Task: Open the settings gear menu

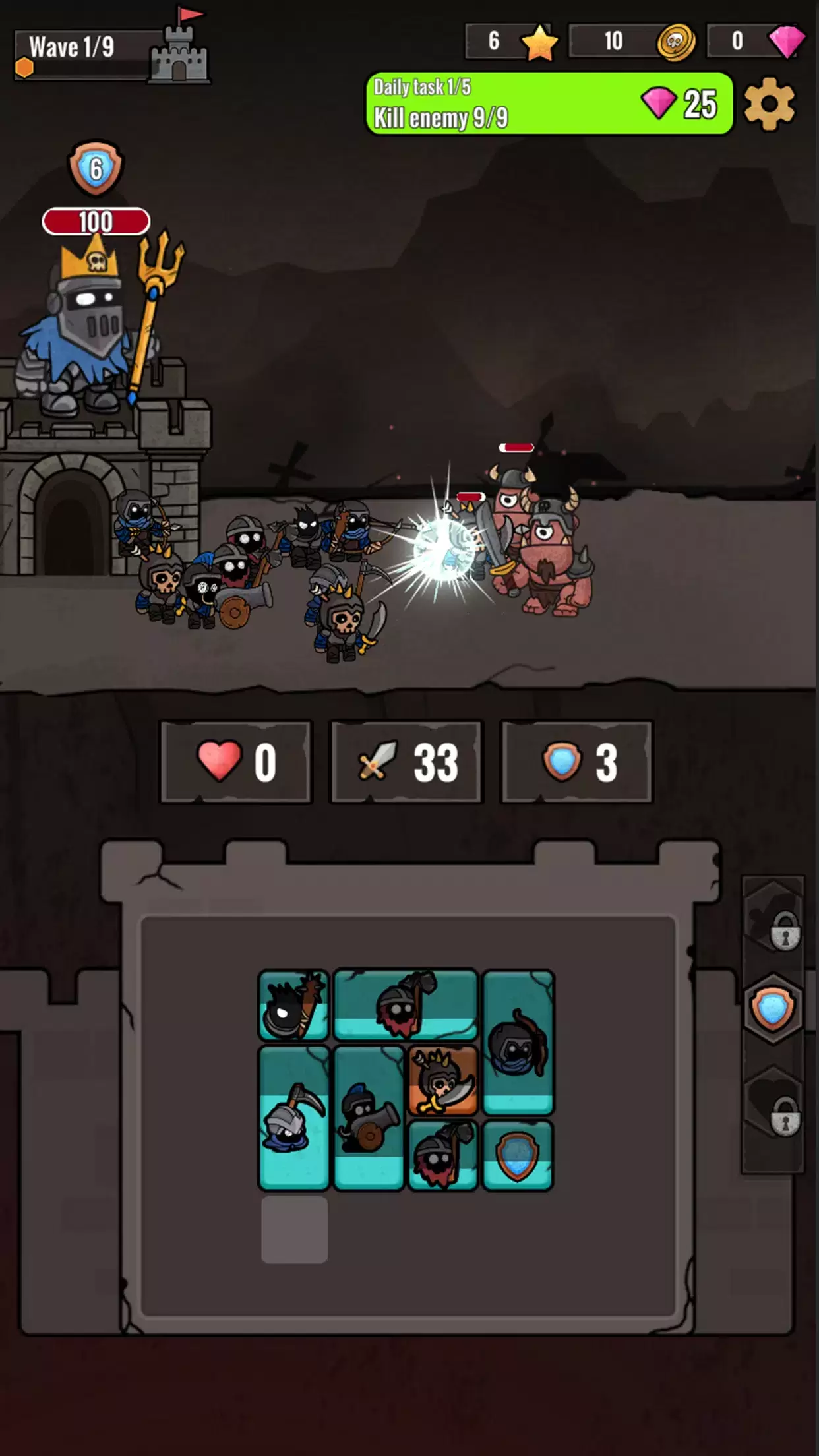Action: [769, 104]
